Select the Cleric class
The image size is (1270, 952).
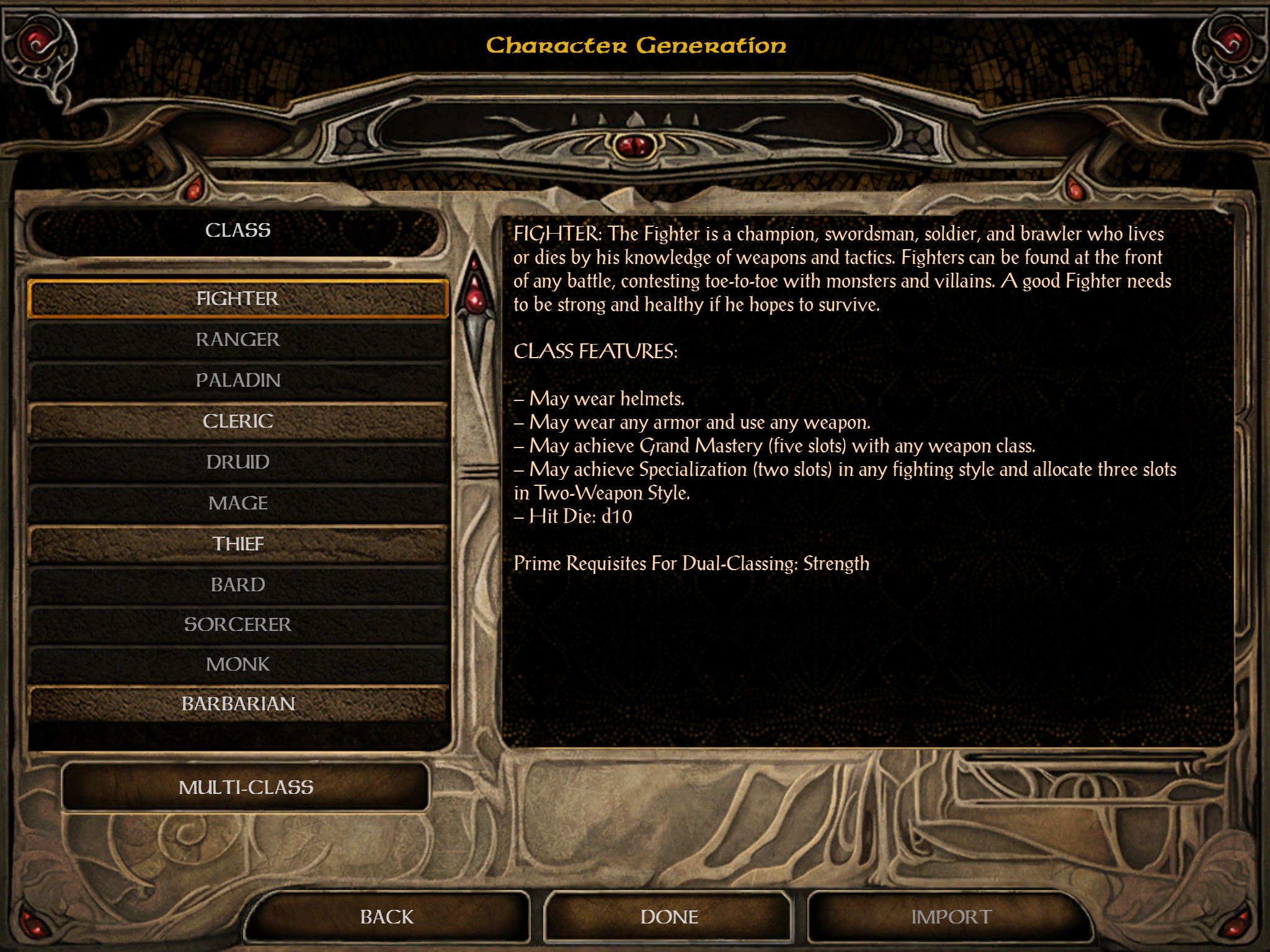pyautogui.click(x=238, y=421)
